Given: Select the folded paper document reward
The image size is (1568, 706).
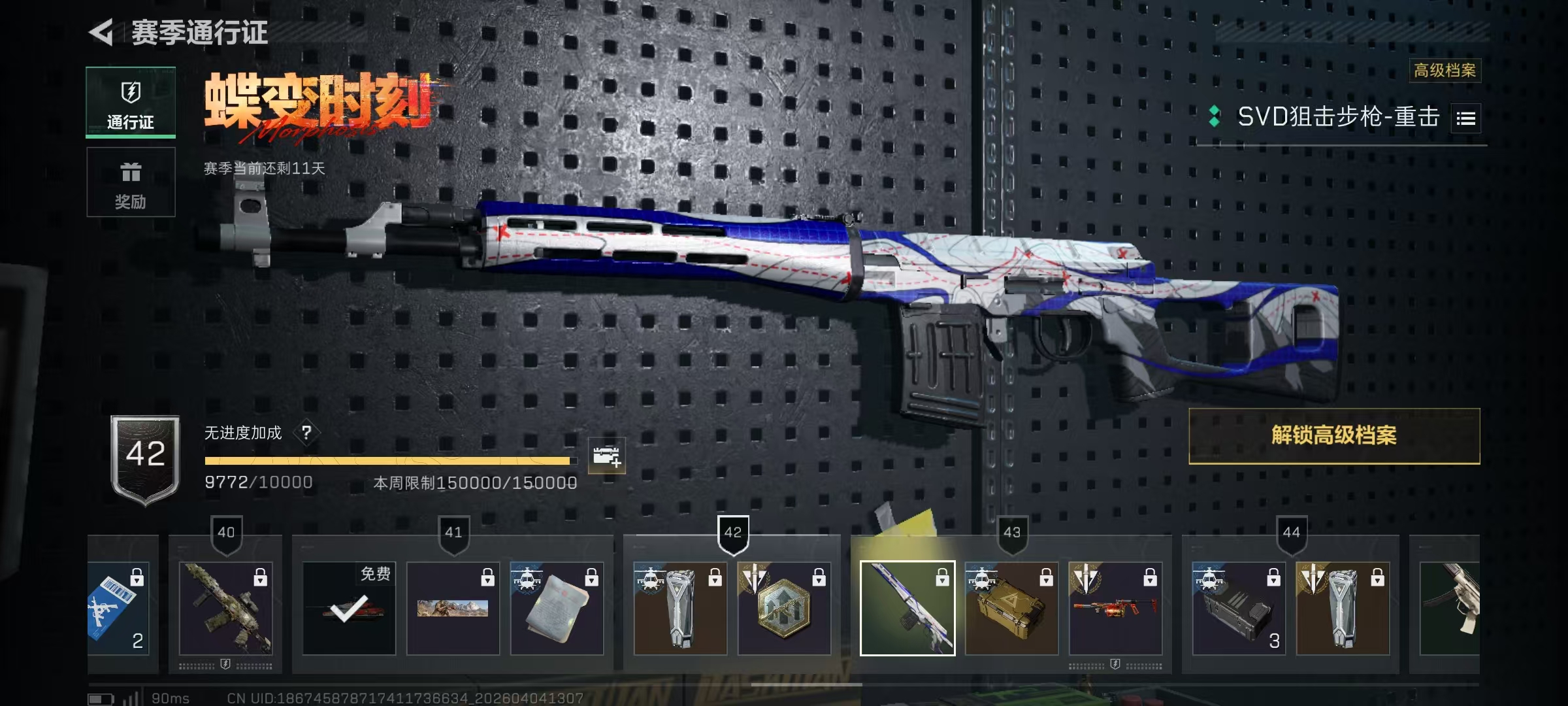Looking at the screenshot, I should point(557,608).
